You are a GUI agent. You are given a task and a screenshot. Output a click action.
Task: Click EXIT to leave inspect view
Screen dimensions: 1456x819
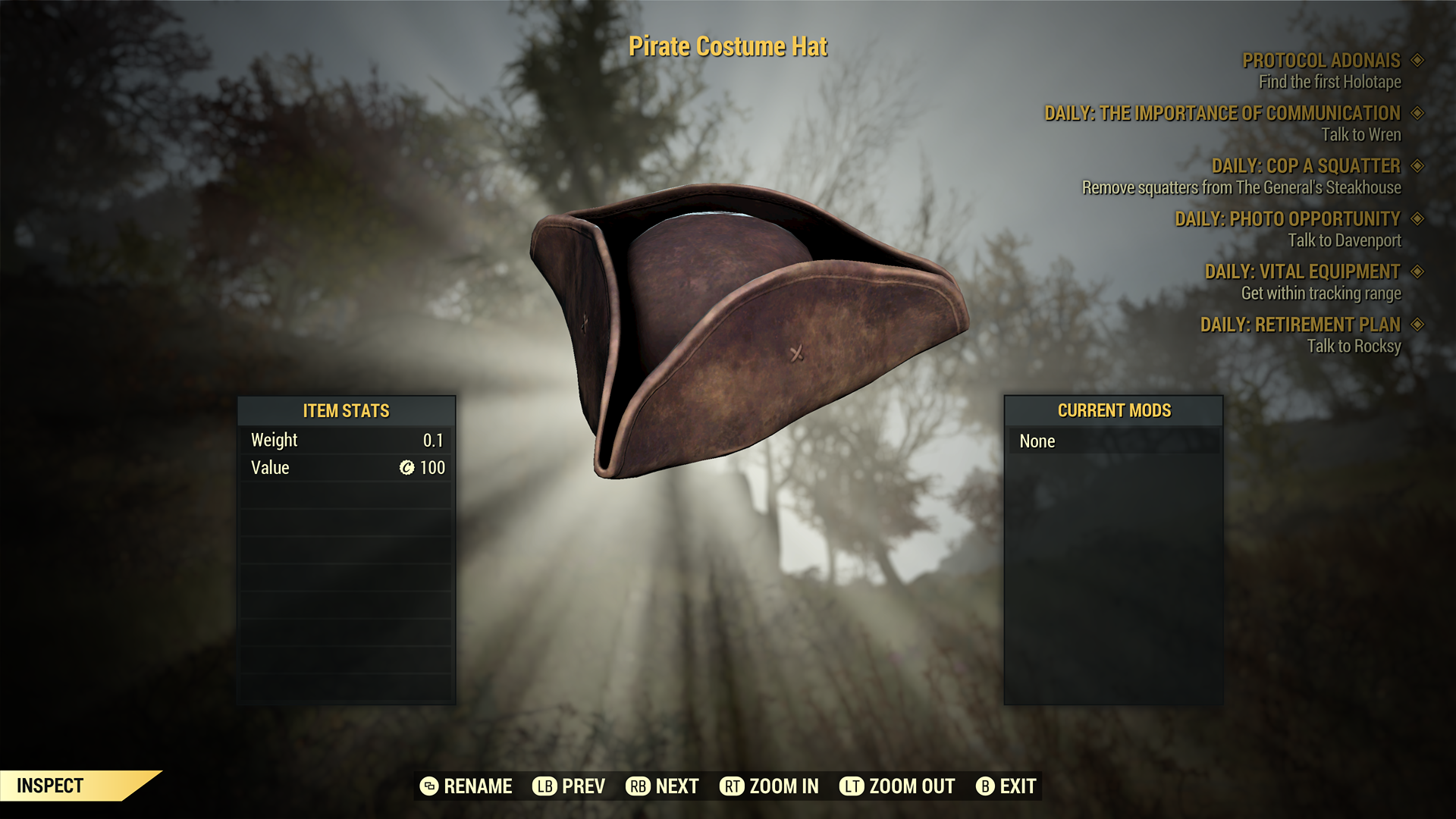[1016, 786]
